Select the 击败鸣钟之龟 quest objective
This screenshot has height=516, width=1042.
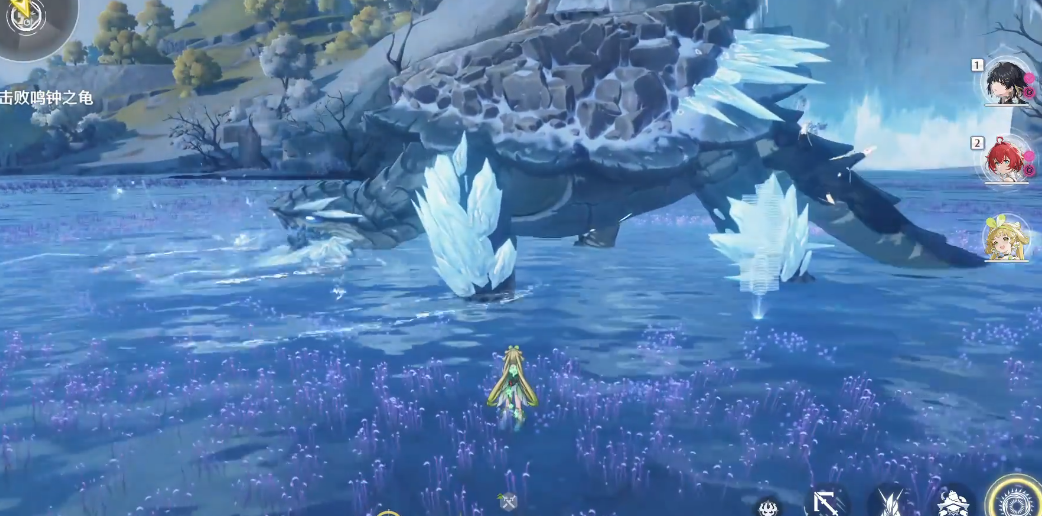pyautogui.click(x=46, y=97)
